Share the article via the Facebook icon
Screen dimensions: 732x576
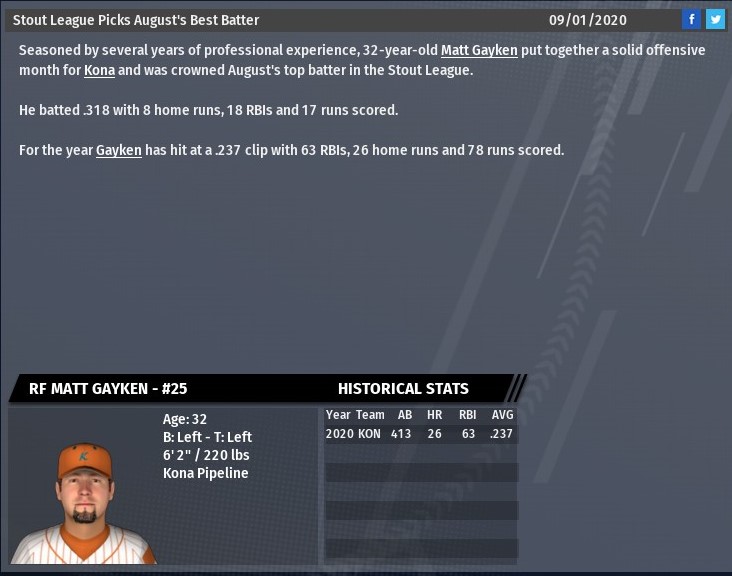point(691,19)
